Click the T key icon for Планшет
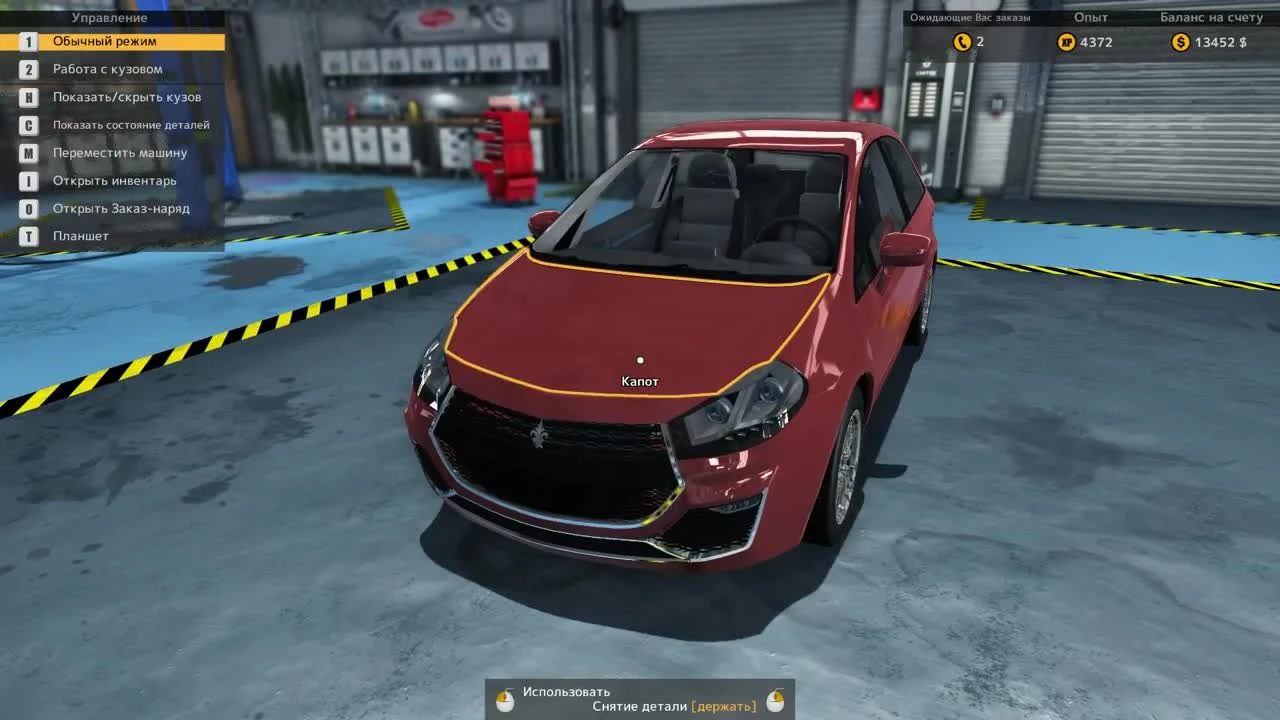 29,235
